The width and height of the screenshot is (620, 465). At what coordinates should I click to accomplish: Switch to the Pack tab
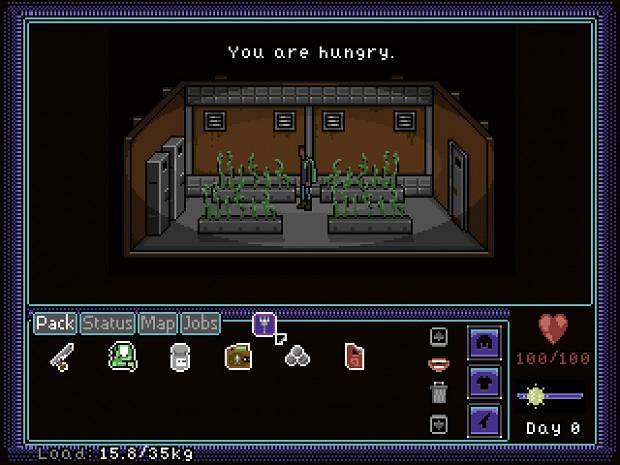56,324
